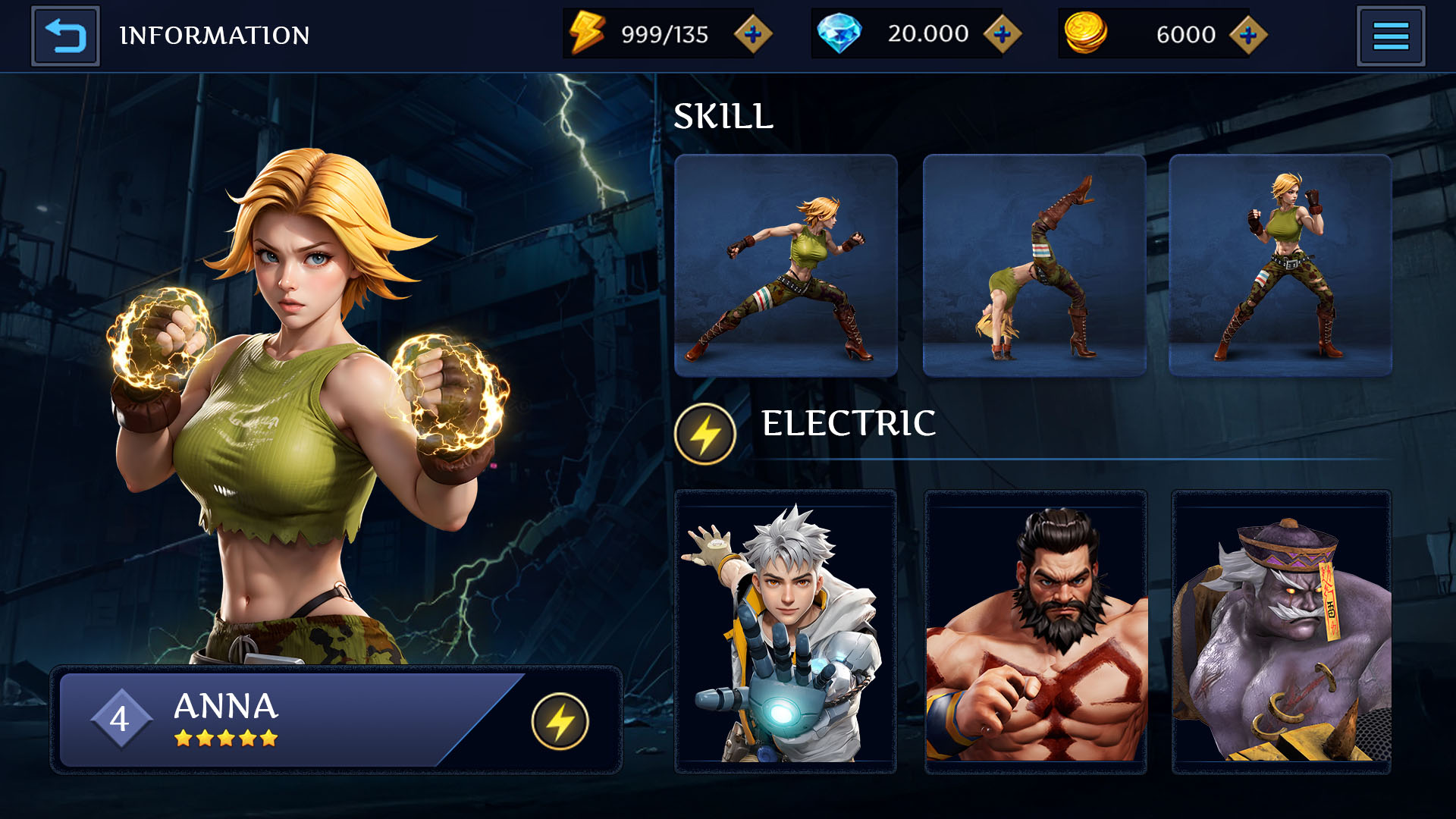The image size is (1456, 819).
Task: Select the silver-haired gauntlet character portrait
Action: click(x=785, y=629)
